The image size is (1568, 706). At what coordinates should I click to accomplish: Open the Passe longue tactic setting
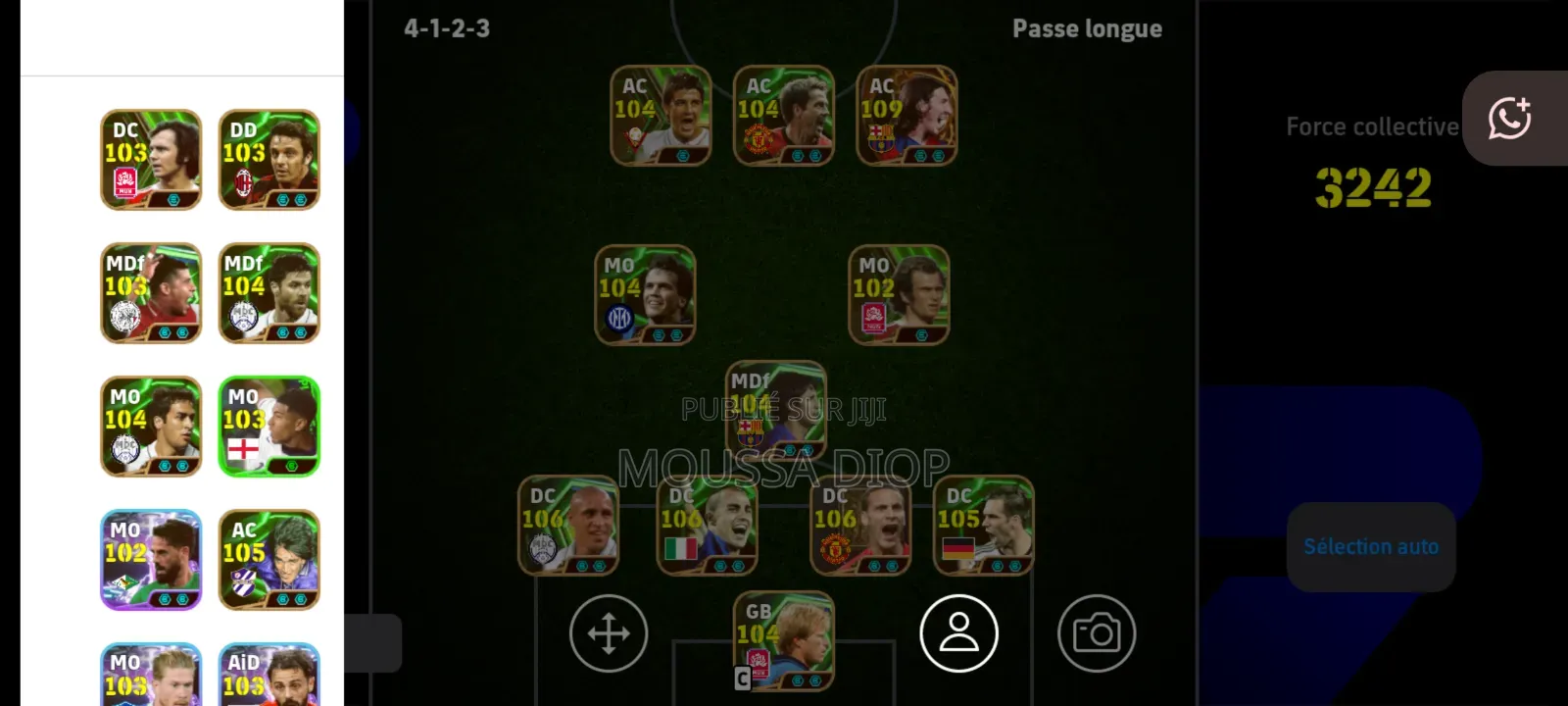(1086, 28)
